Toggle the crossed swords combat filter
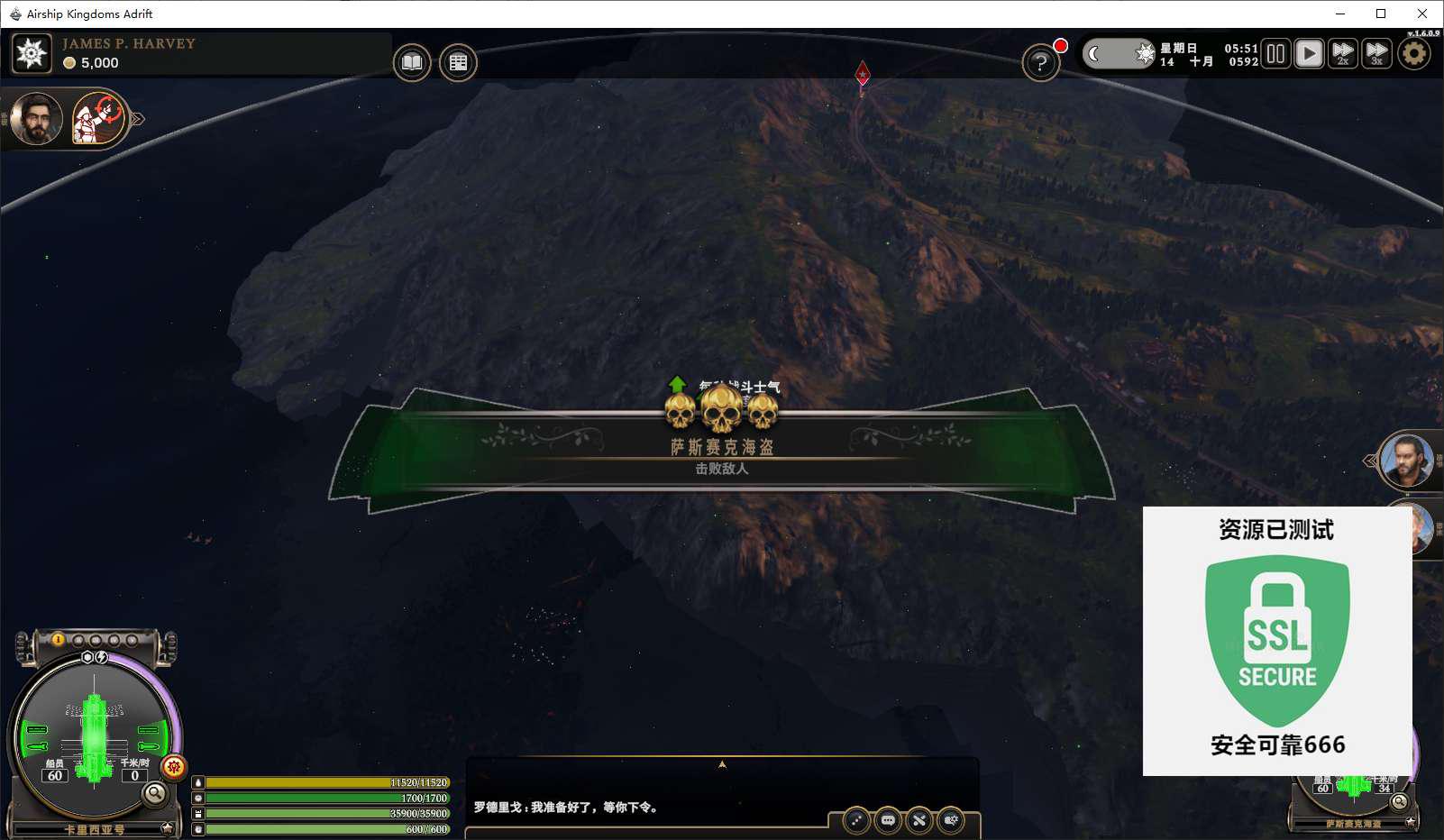The image size is (1444, 840). 919,820
